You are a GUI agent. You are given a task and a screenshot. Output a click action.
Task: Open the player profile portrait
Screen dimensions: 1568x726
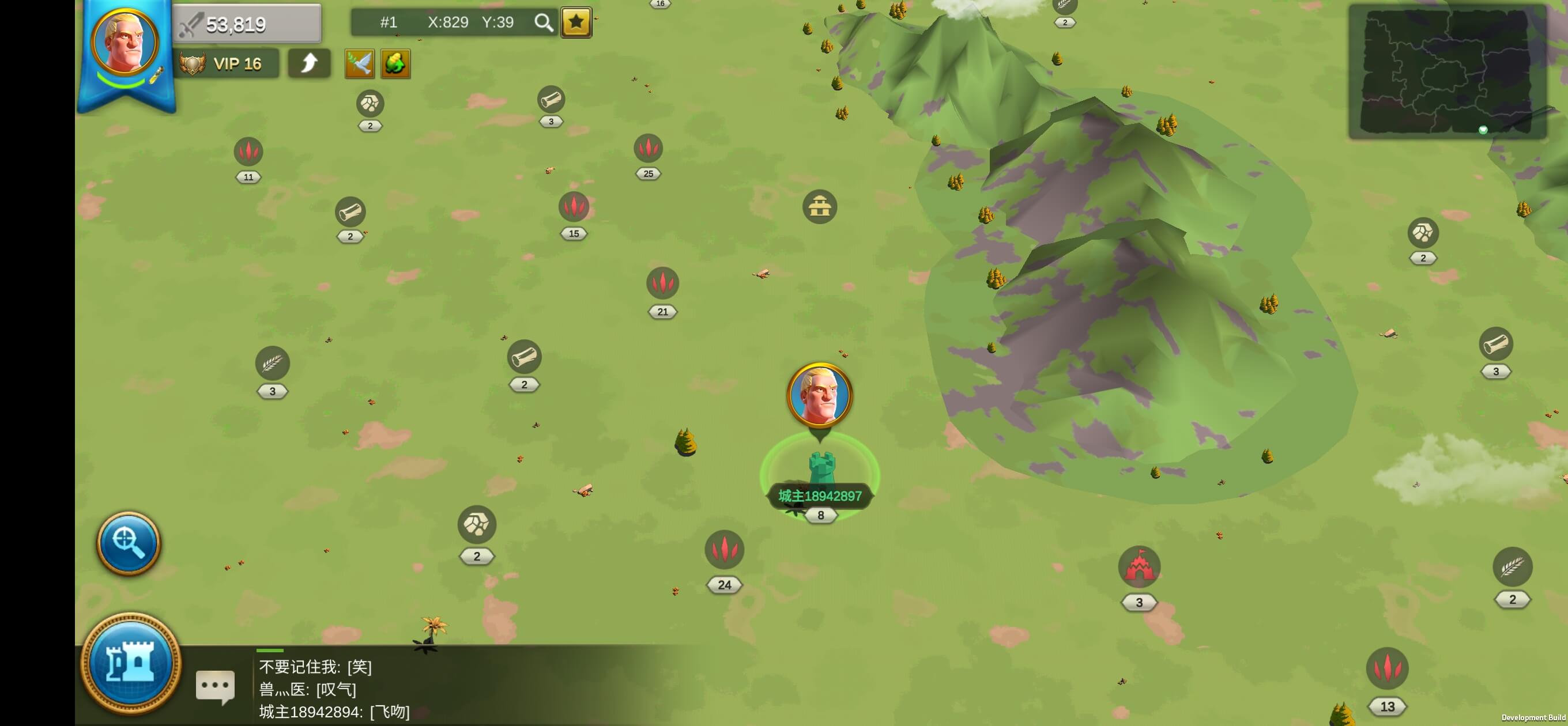[125, 43]
